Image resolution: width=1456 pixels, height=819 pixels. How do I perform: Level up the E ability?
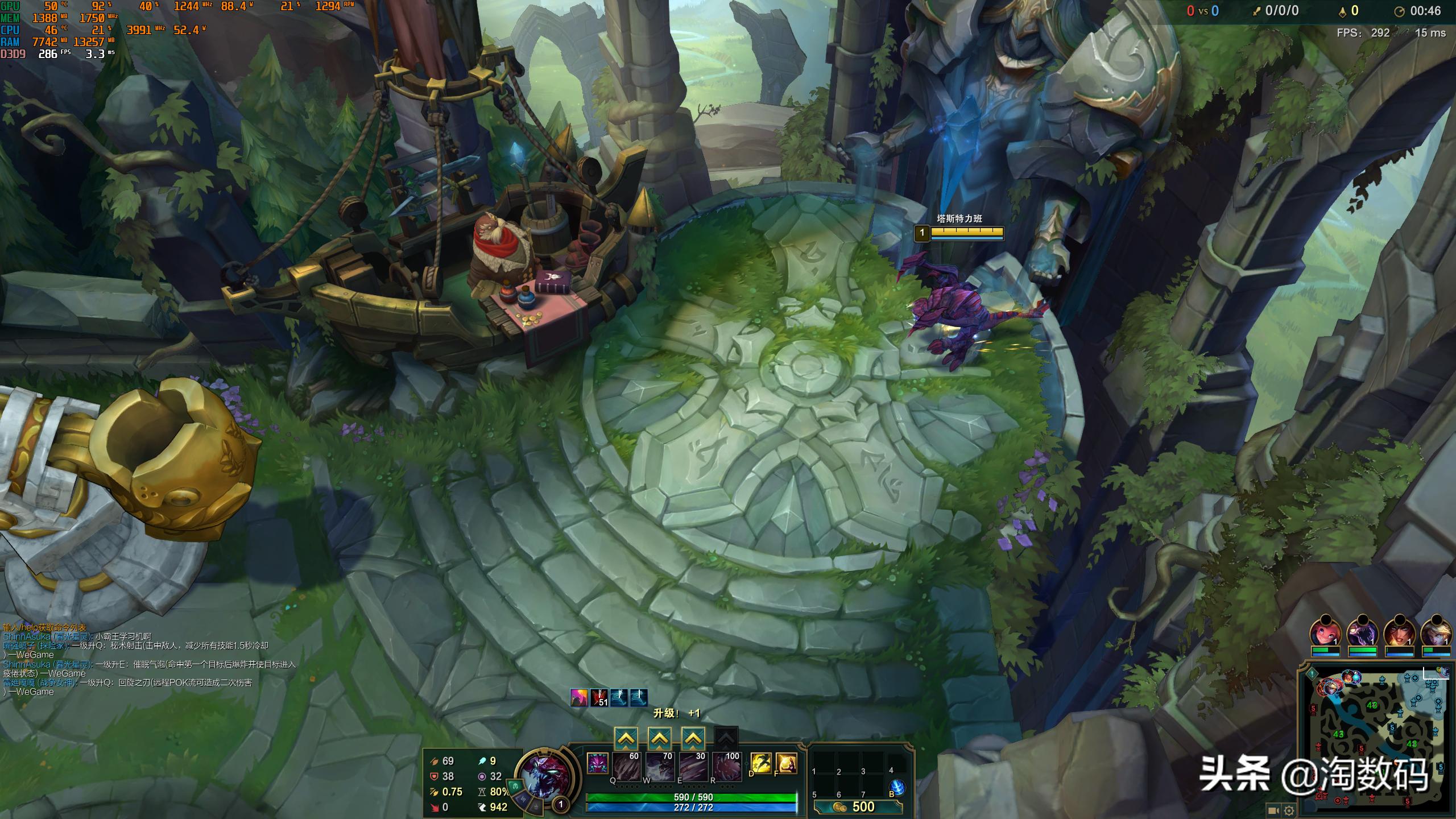(x=693, y=739)
